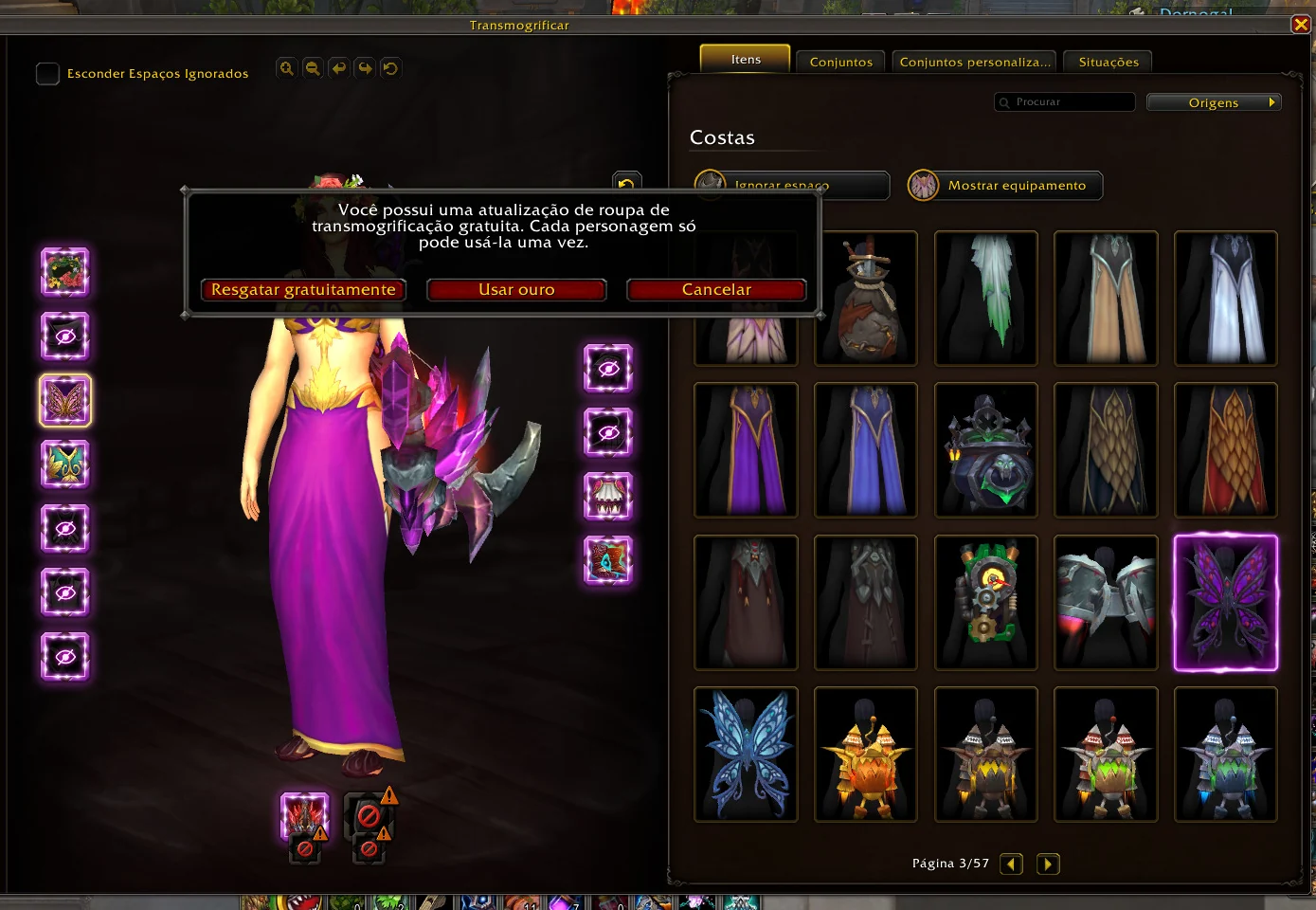The image size is (1316, 910).
Task: Select the blue butterfly wings cloak thumbnail
Action: pos(746,755)
